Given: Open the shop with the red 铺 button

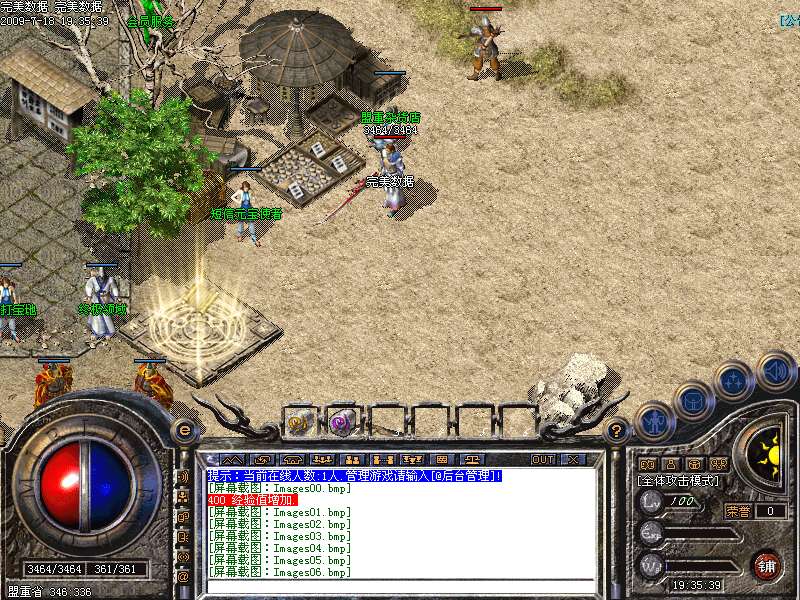Looking at the screenshot, I should pos(767,565).
